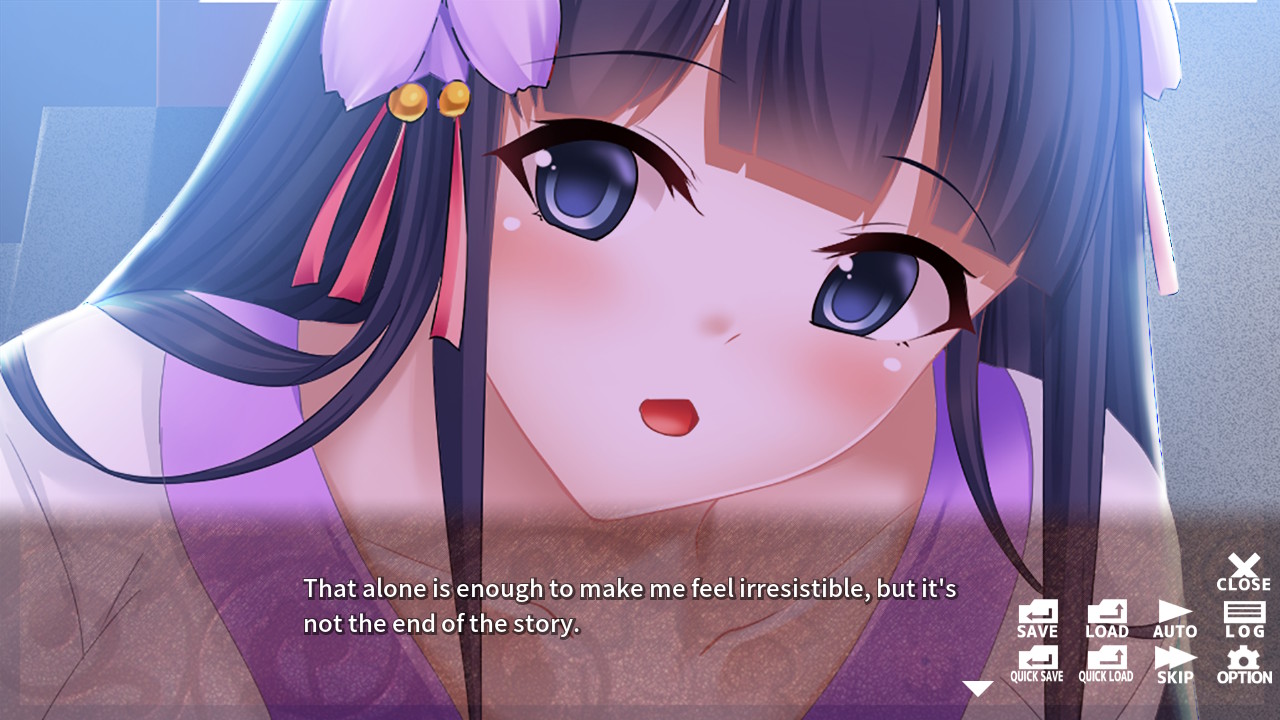
Task: Switch to the load screen
Action: click(x=1106, y=615)
